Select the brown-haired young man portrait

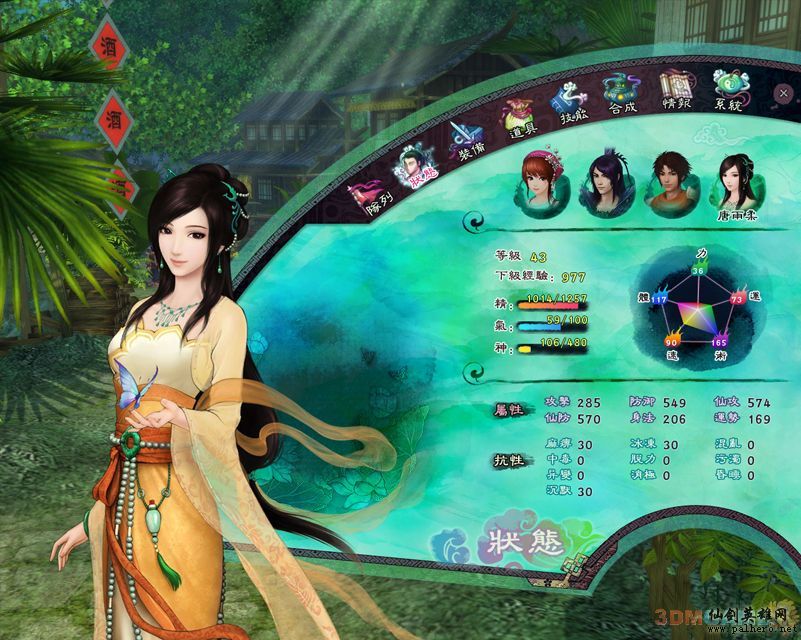671,180
